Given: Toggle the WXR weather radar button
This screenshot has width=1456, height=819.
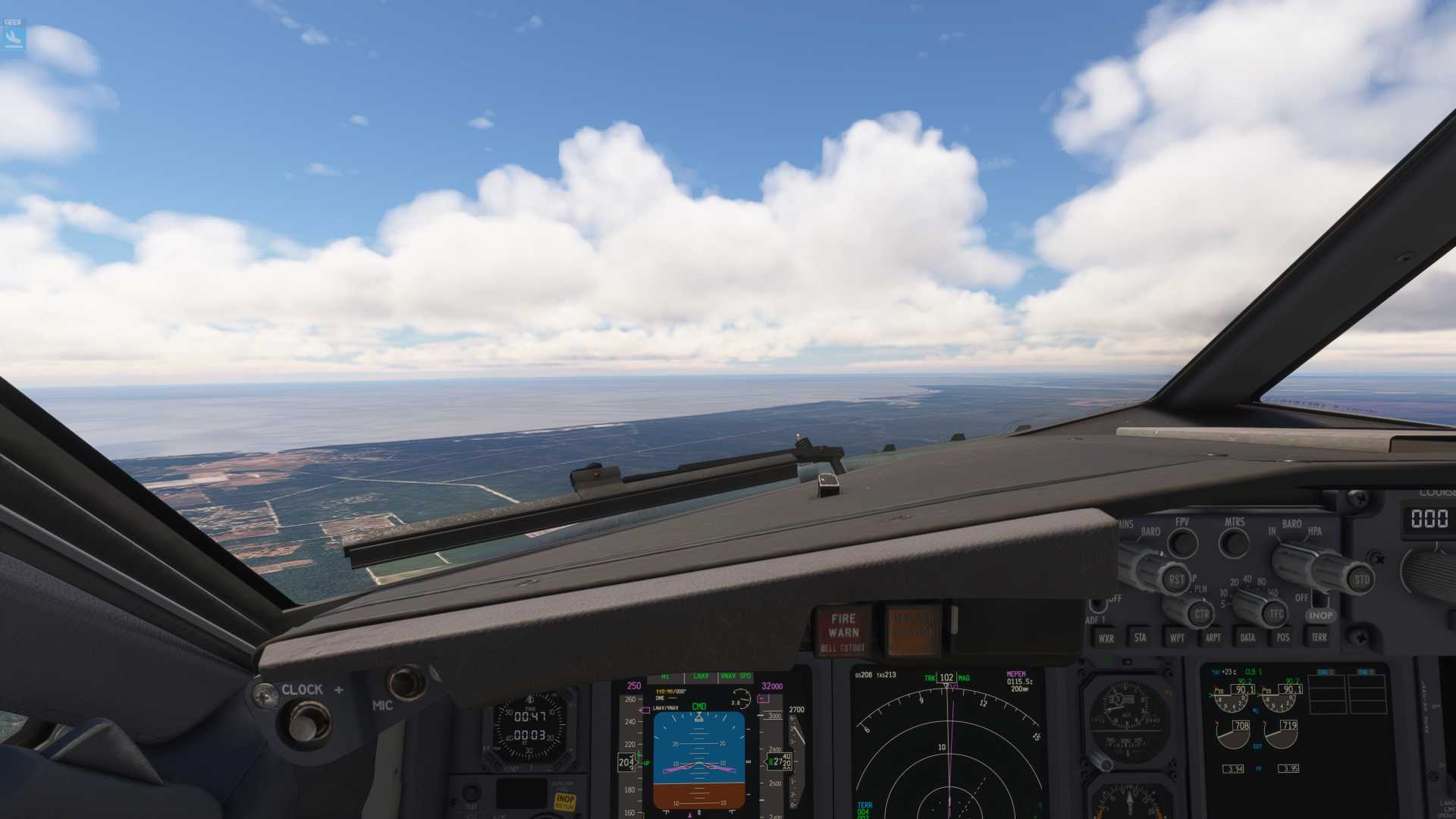Looking at the screenshot, I should 1106,639.
